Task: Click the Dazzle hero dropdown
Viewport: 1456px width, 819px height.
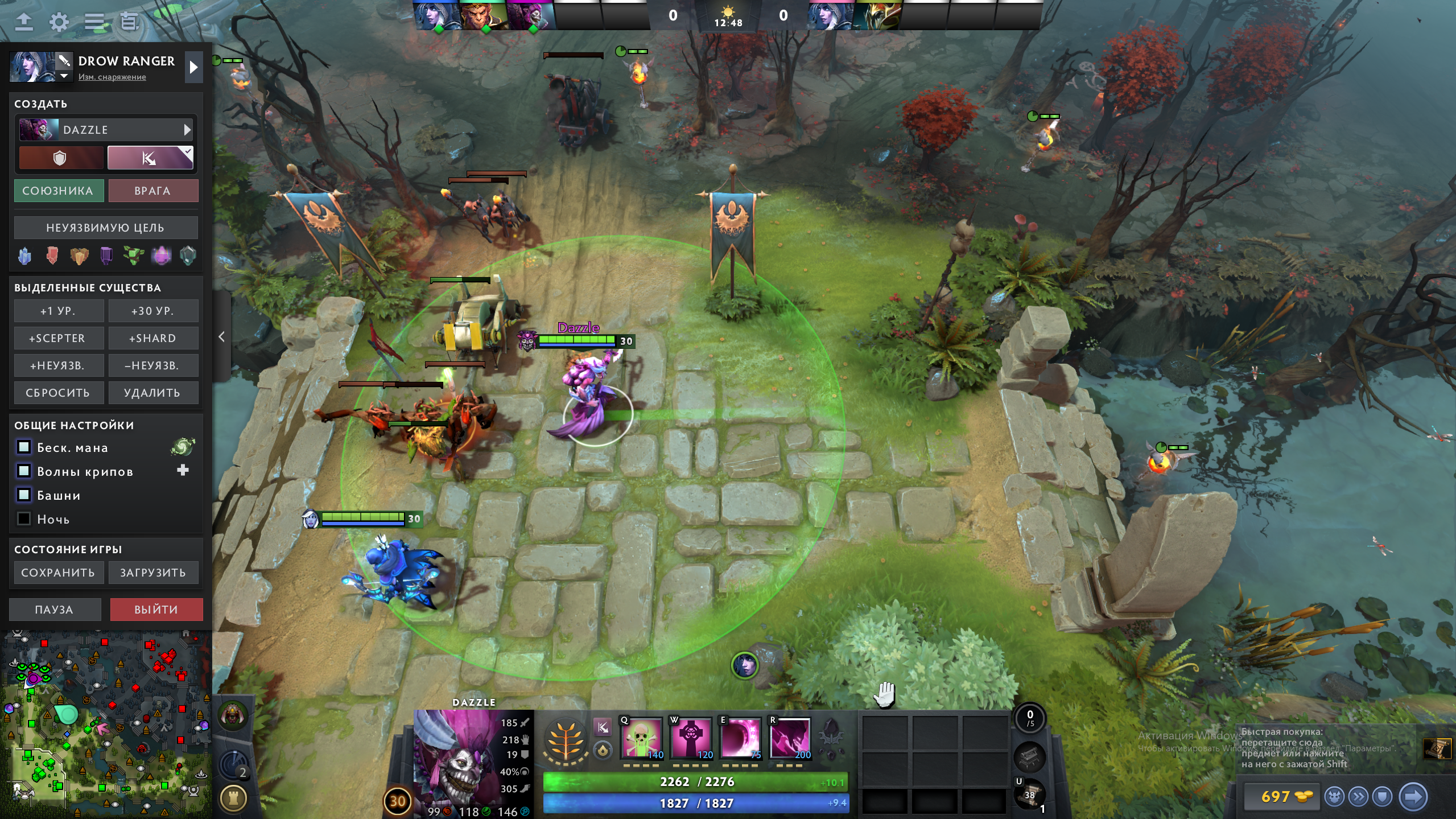Action: (x=106, y=130)
